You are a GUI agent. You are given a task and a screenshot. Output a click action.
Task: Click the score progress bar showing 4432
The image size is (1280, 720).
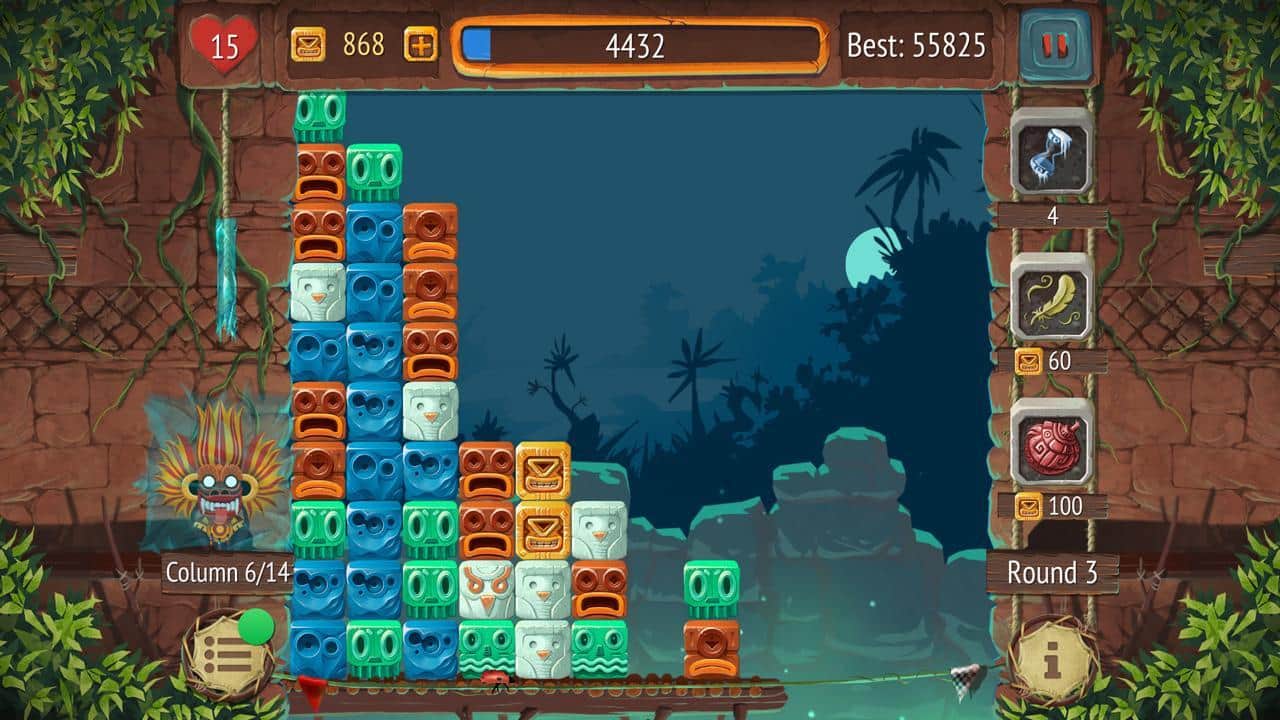click(x=640, y=44)
